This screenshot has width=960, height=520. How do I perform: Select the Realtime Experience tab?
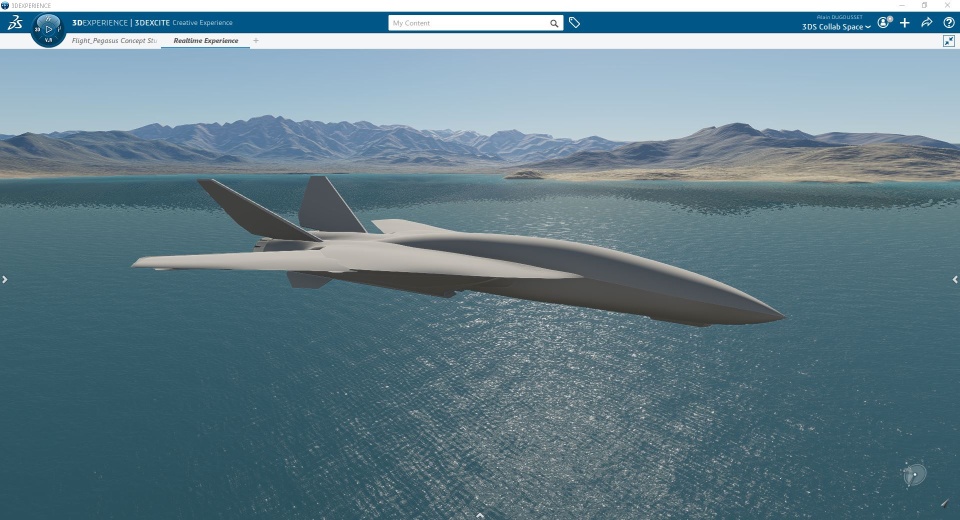click(206, 41)
